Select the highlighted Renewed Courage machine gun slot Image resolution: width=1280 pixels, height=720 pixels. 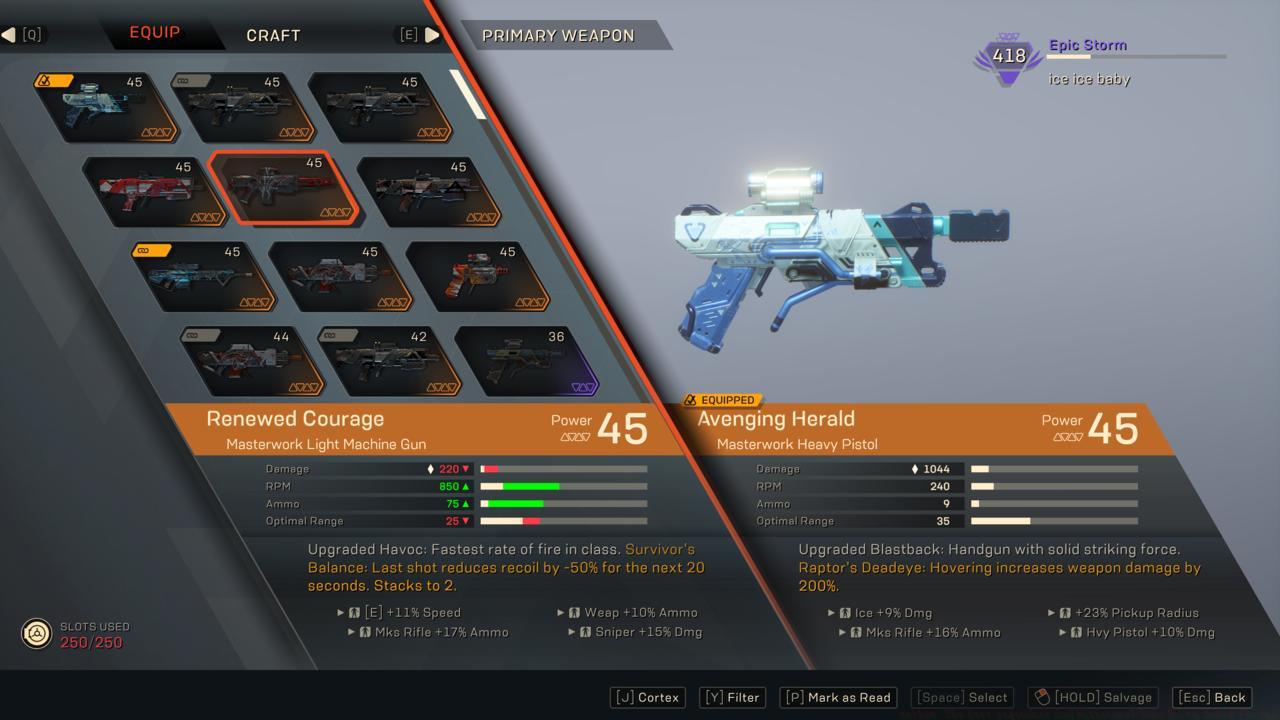[285, 189]
